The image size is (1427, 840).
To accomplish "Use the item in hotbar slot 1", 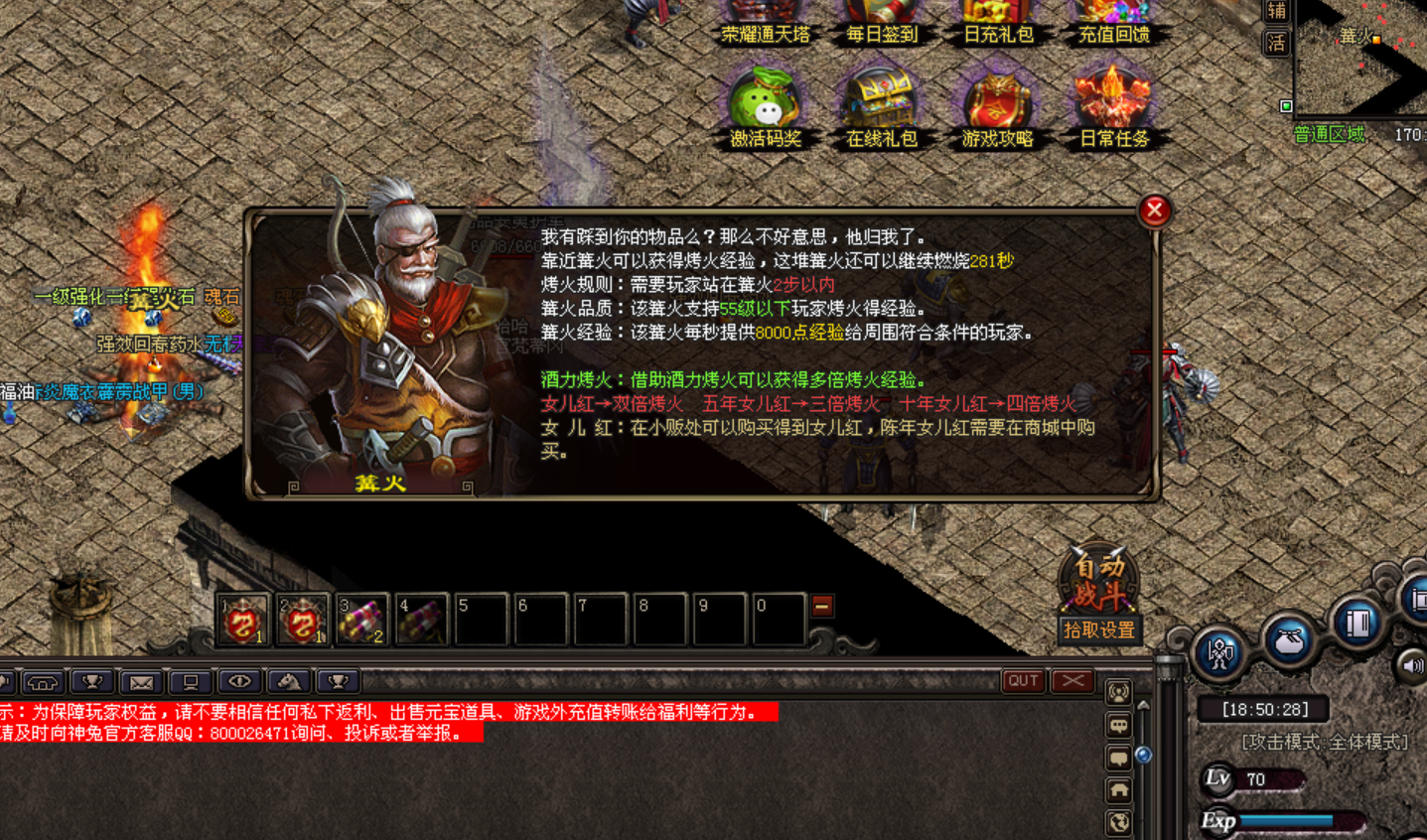I will pos(243,620).
